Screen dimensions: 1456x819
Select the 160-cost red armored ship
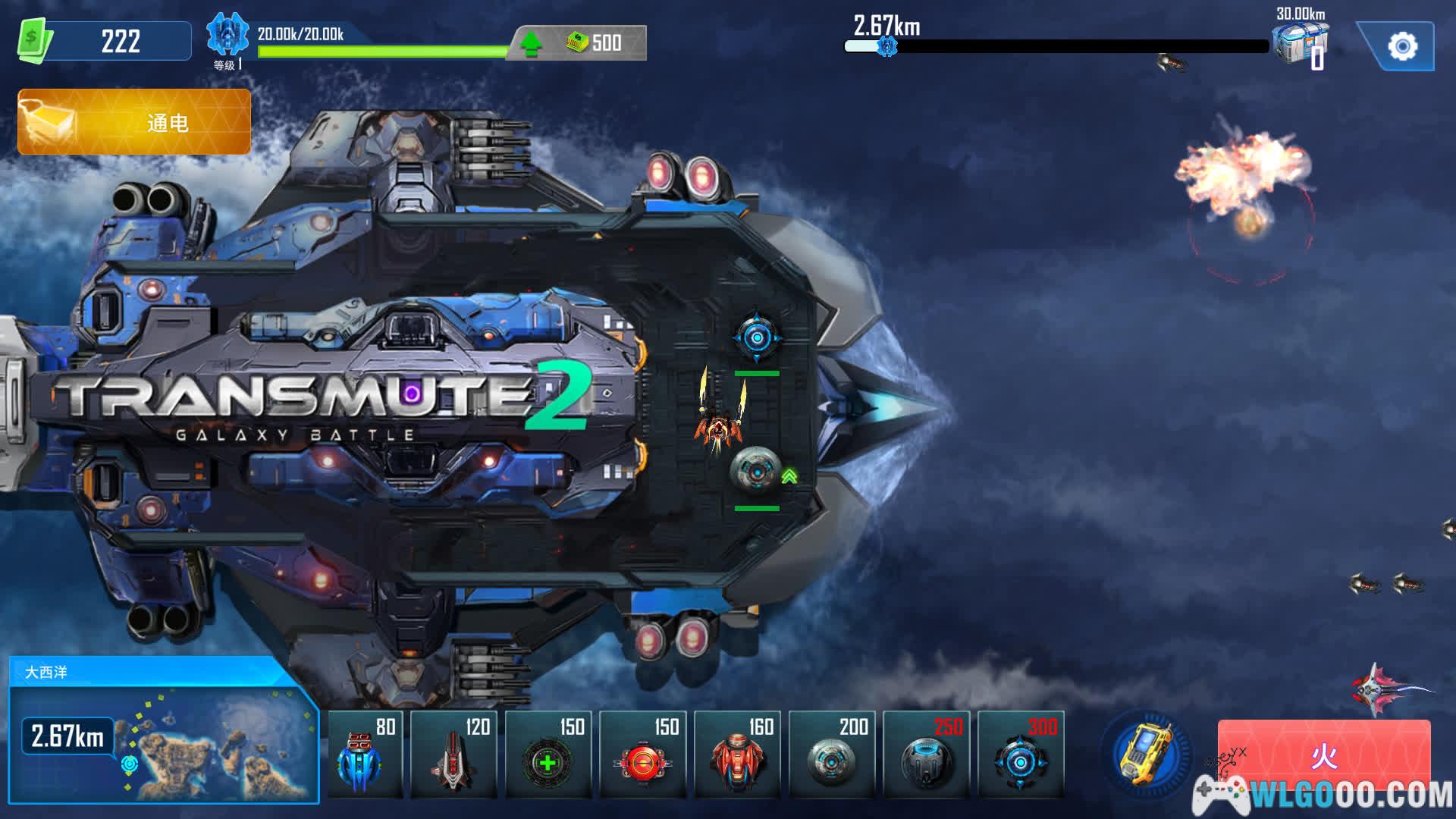pos(737,755)
